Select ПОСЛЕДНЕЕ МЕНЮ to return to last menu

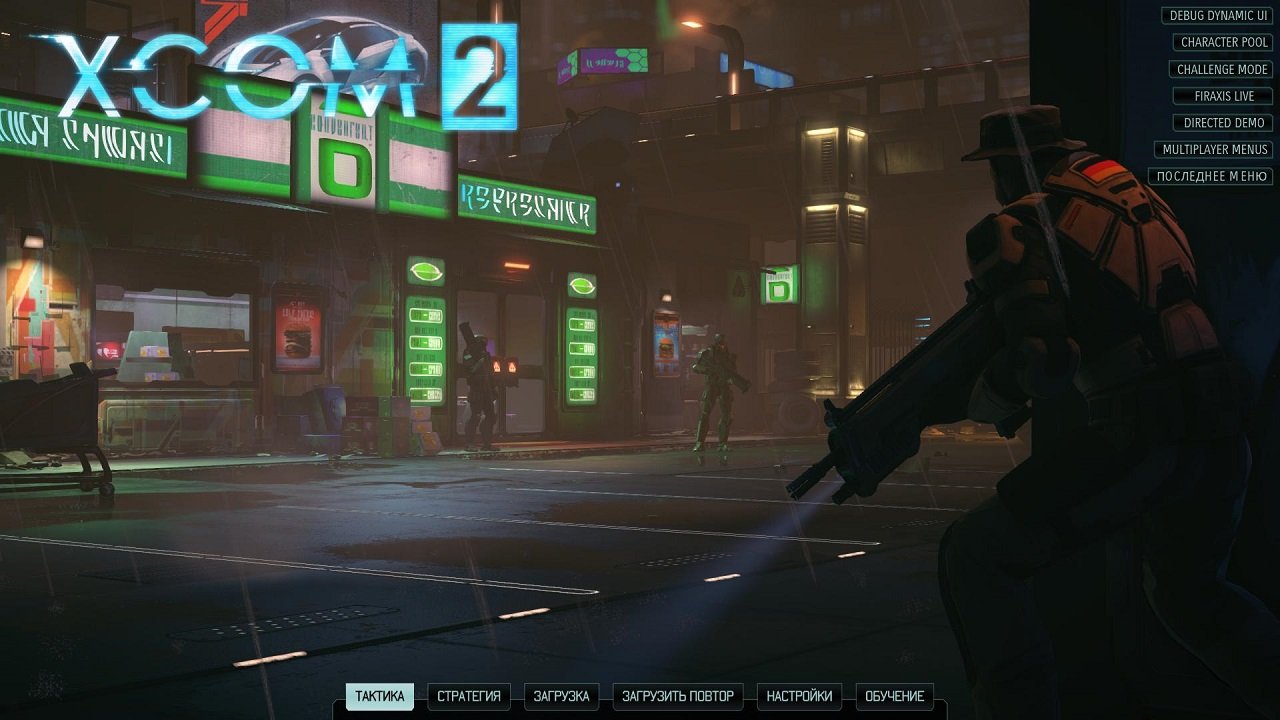click(1214, 176)
